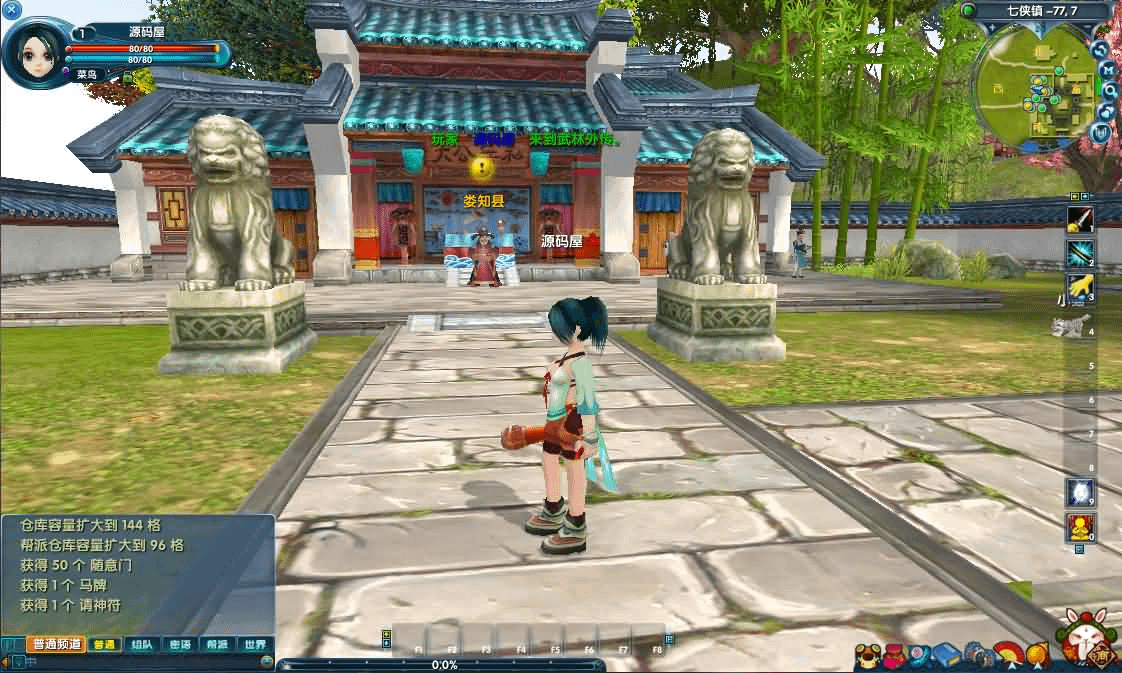Use the glowing white orb item slot

(1080, 492)
